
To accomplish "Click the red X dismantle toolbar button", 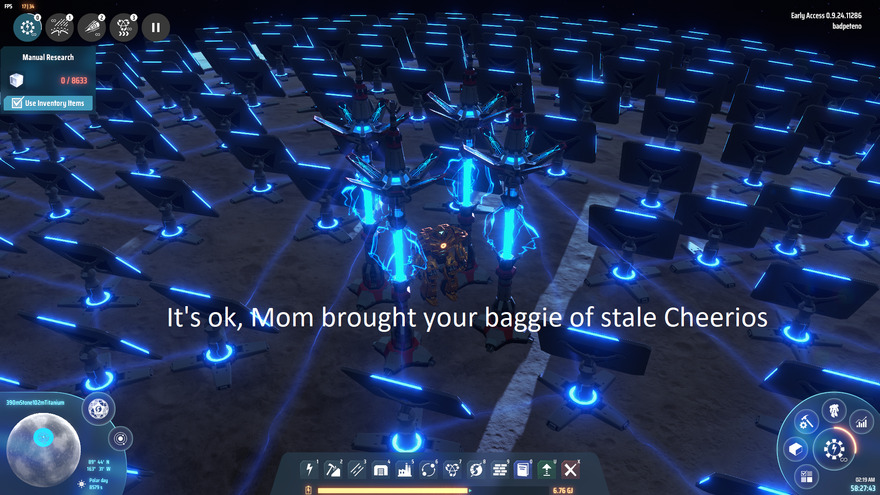I will pos(570,469).
